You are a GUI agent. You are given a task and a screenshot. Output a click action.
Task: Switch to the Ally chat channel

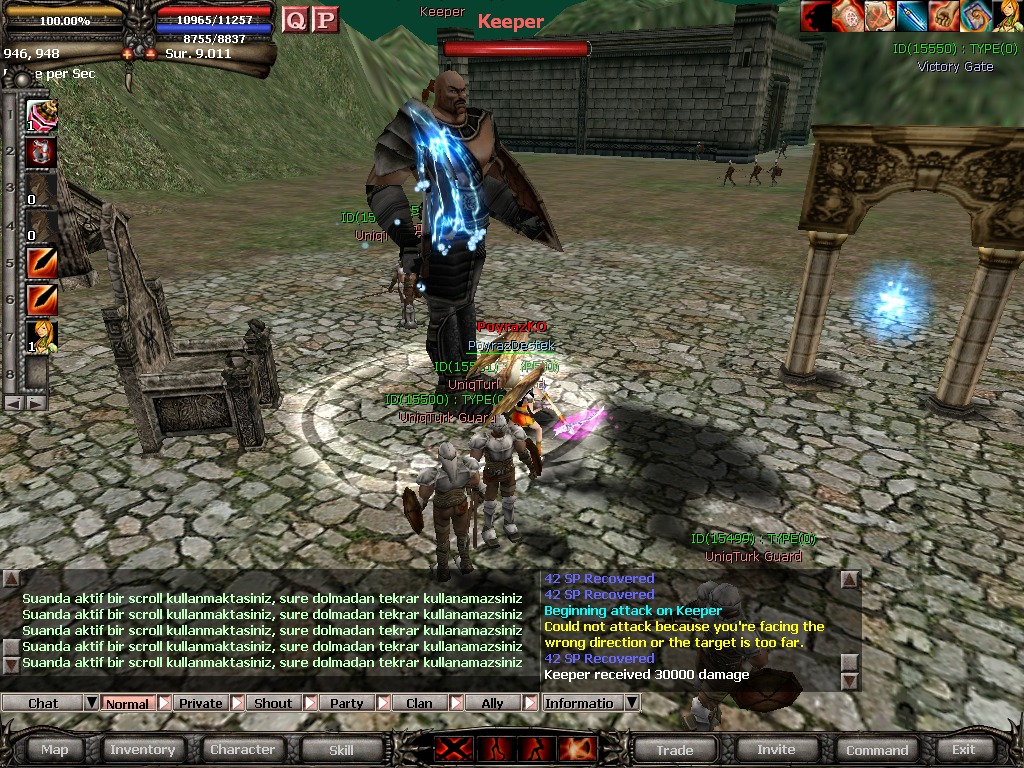pos(492,703)
